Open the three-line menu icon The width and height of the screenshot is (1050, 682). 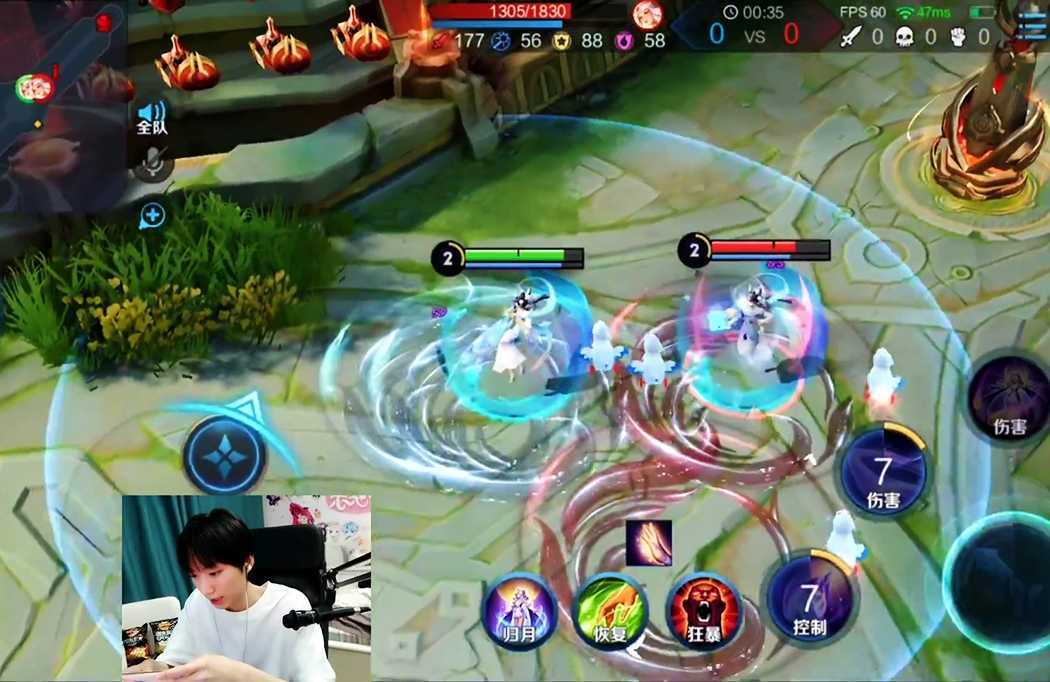(1031, 22)
